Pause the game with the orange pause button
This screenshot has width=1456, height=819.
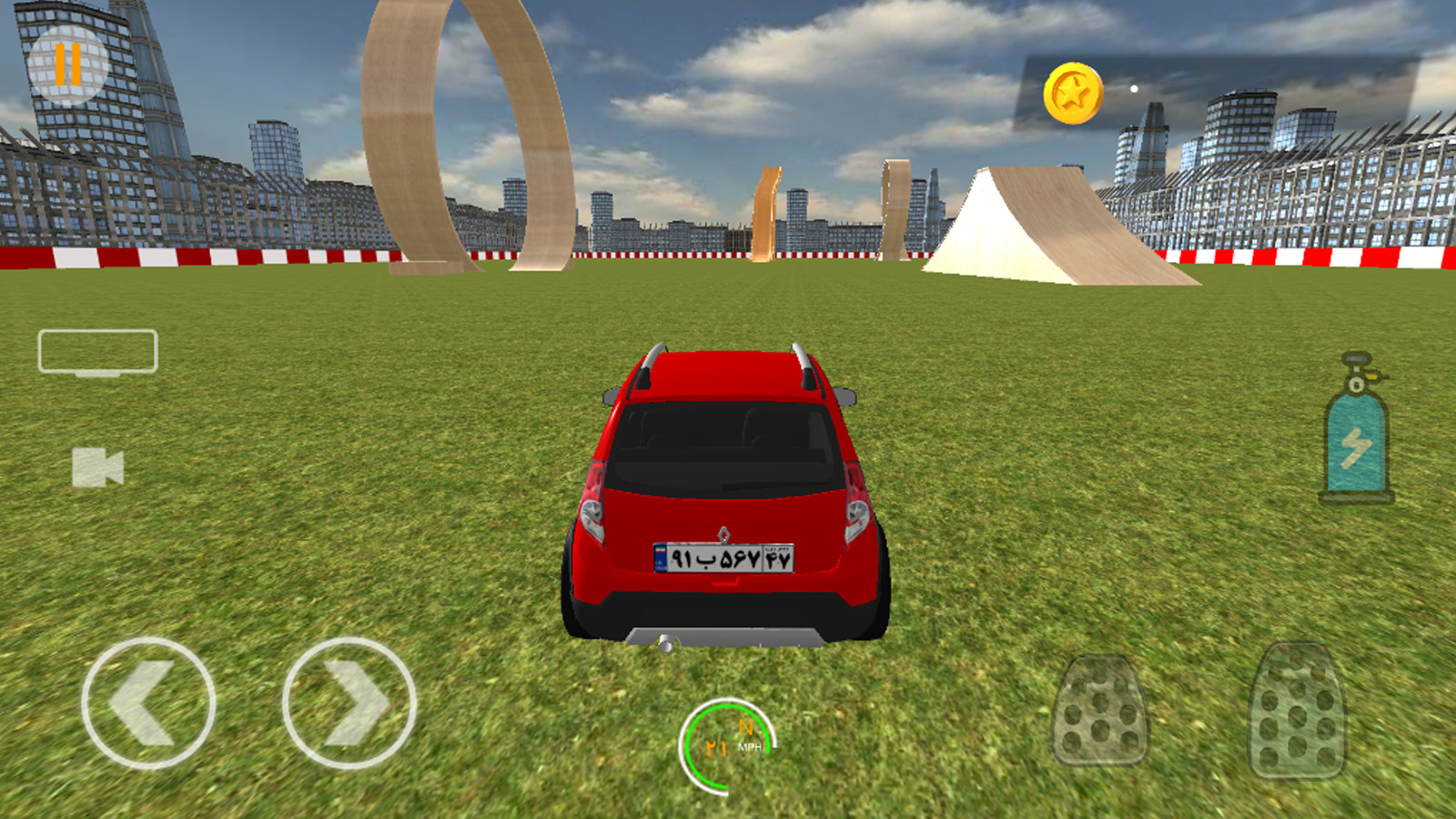click(x=68, y=64)
